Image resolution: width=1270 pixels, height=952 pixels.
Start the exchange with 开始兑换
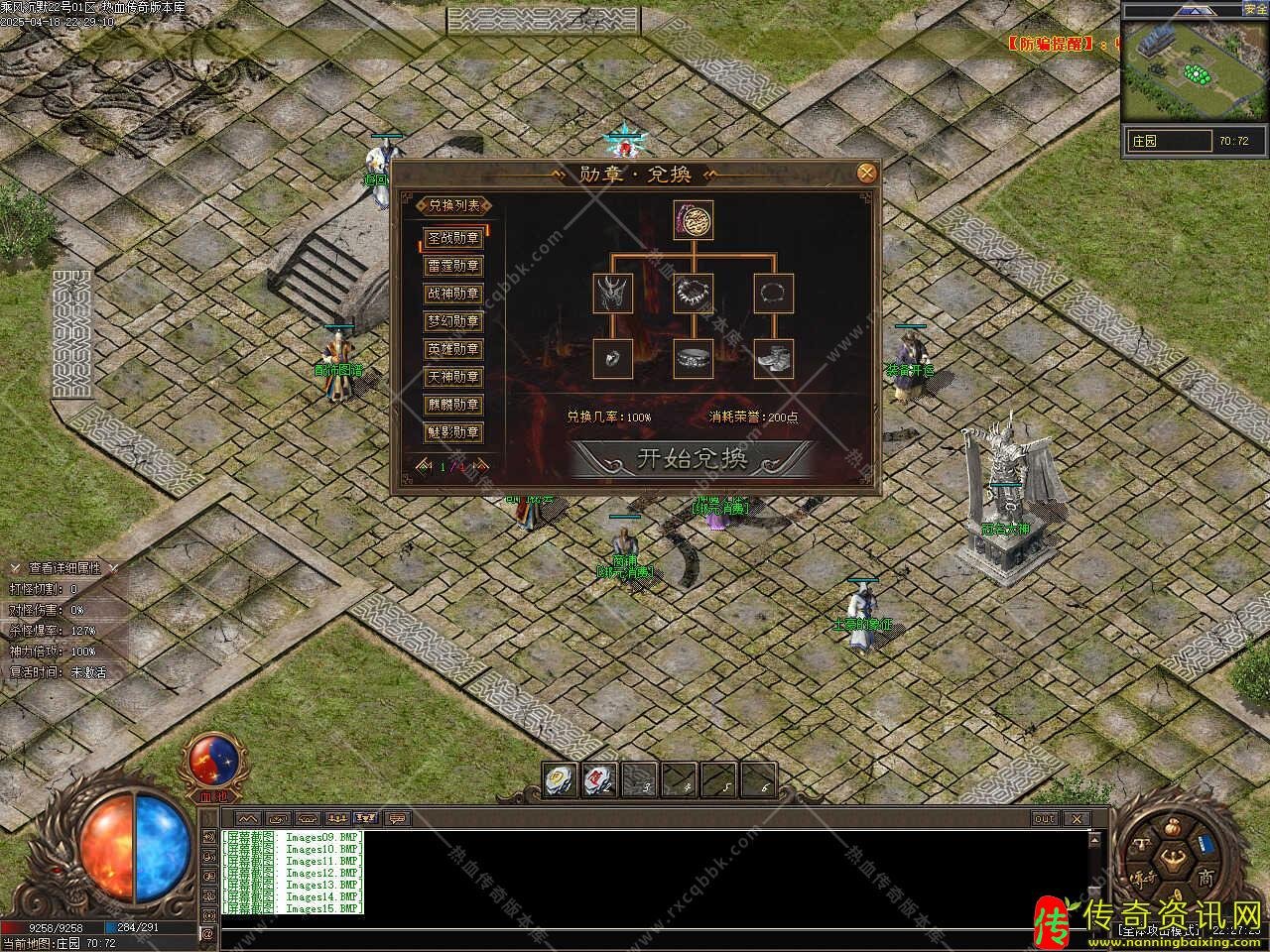coord(692,459)
